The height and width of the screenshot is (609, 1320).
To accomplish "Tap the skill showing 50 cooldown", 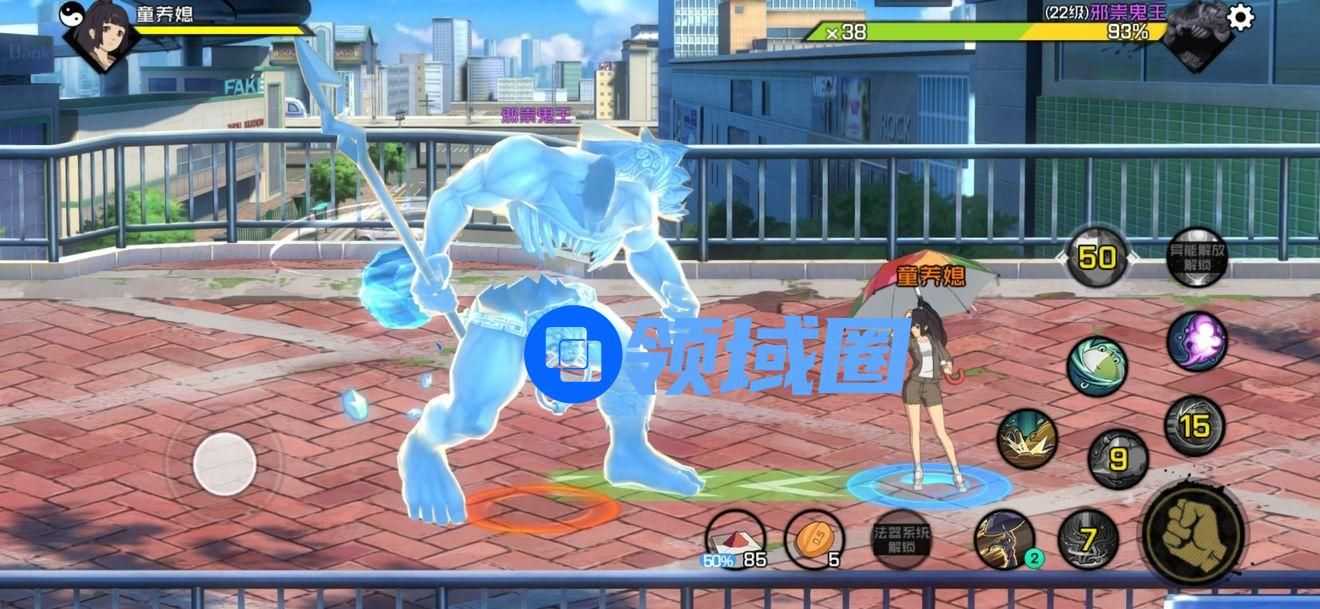I will [1097, 257].
